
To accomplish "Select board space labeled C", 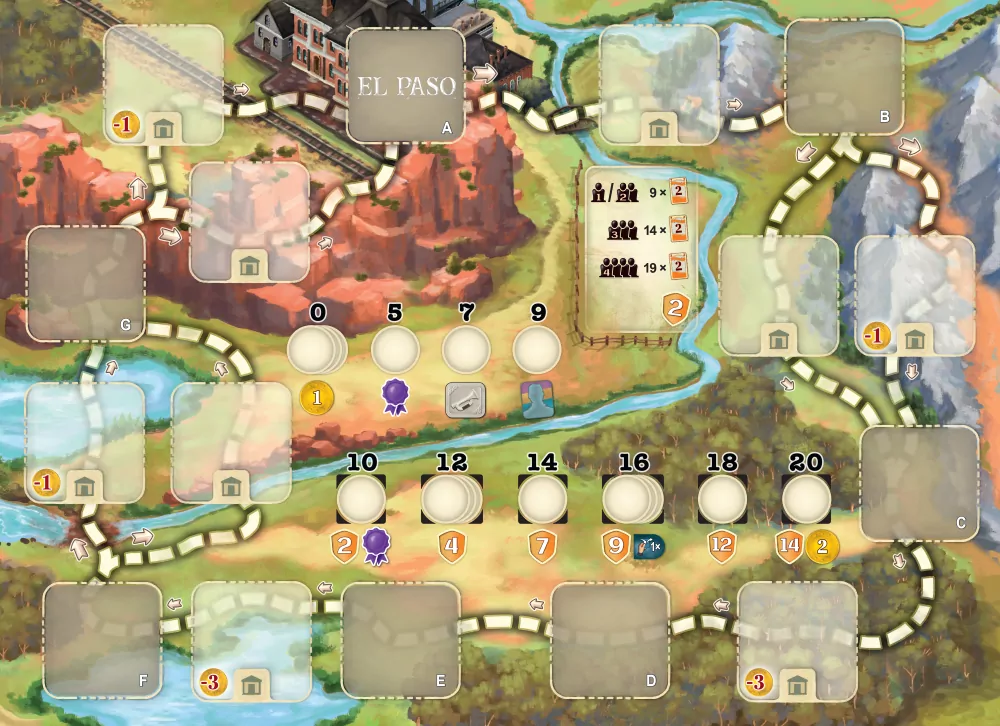I will tap(919, 483).
